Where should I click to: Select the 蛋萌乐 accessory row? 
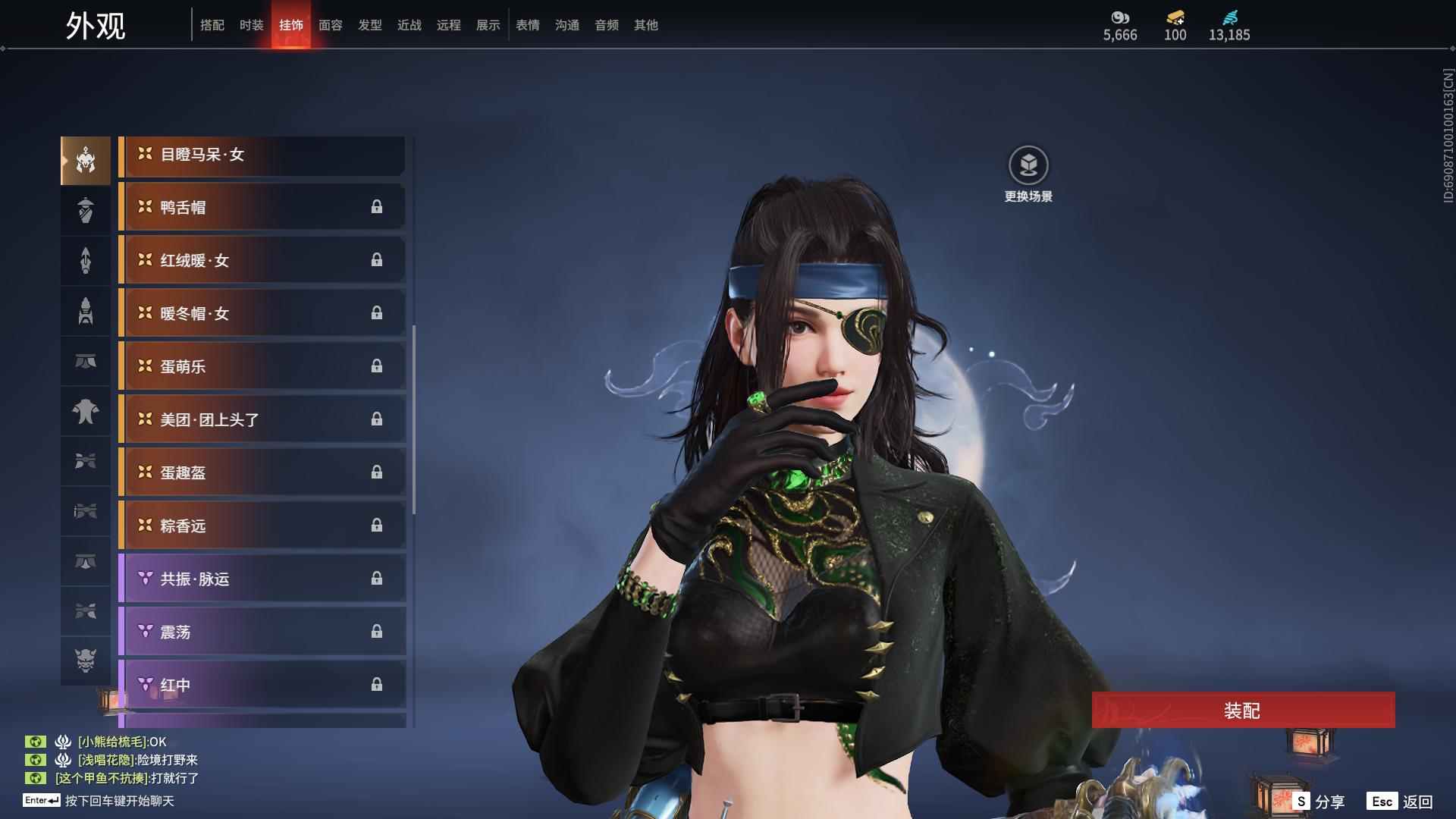click(262, 367)
